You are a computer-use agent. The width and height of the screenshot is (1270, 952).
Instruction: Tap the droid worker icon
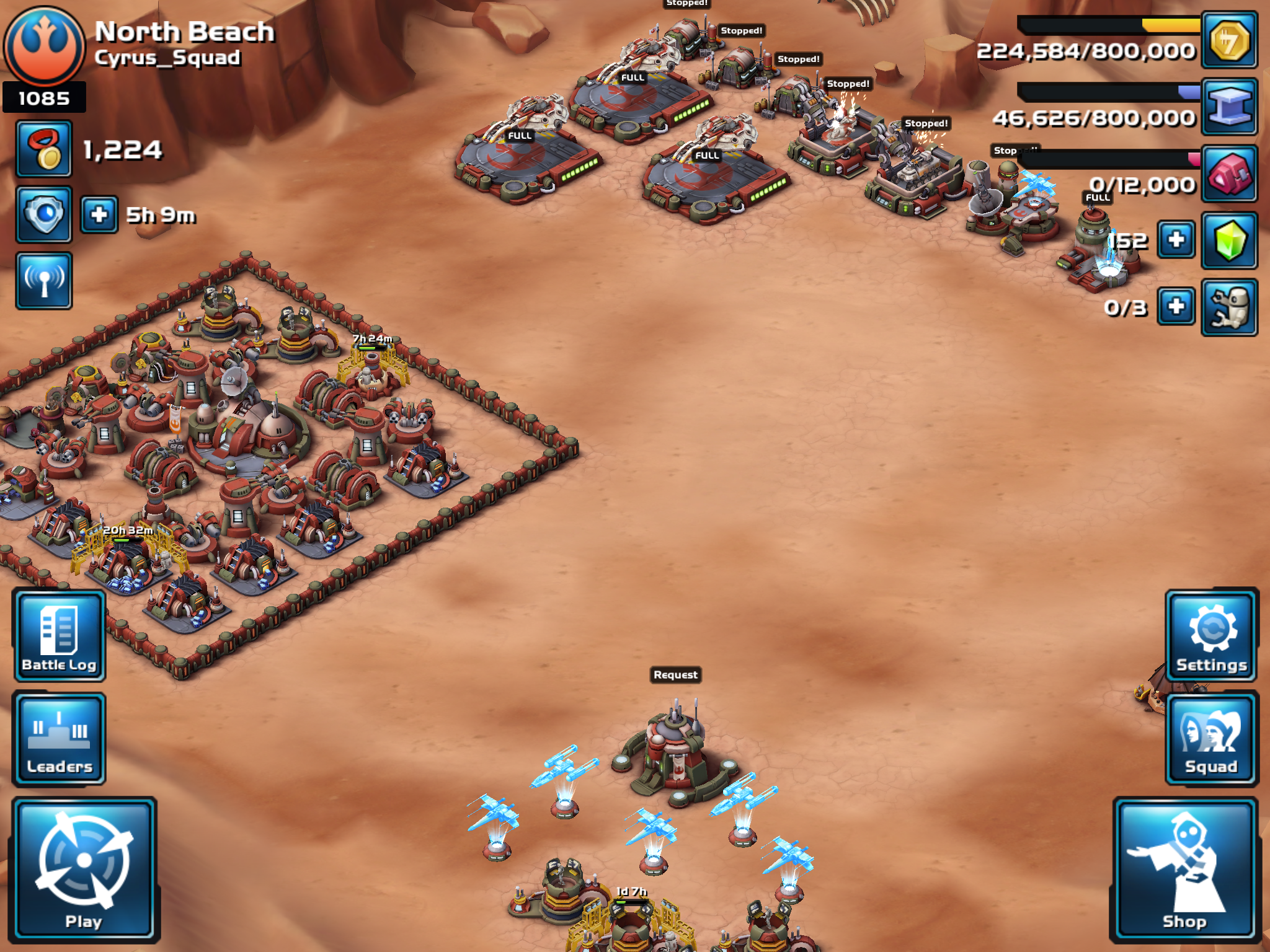click(1229, 307)
